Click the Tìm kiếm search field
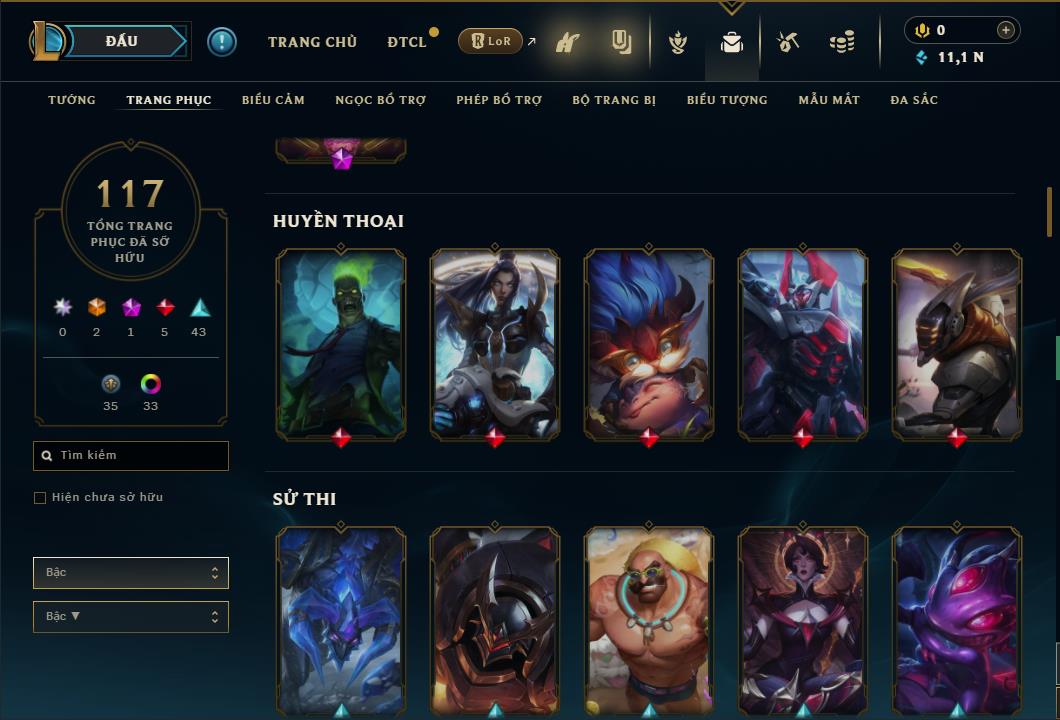 tap(131, 456)
